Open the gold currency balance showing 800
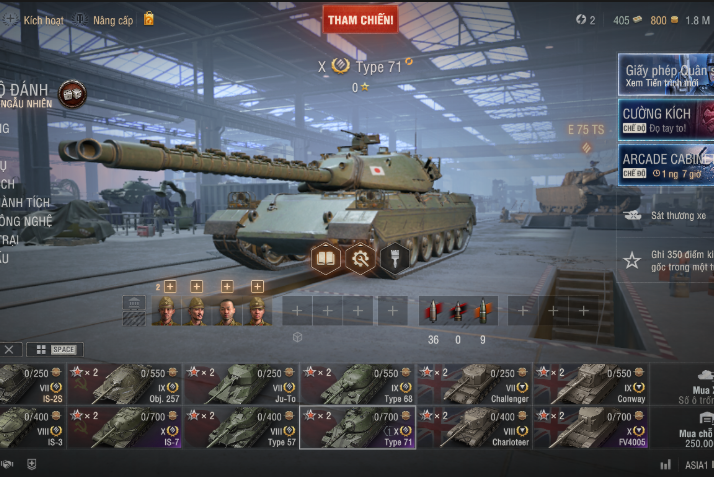This screenshot has width=714, height=477. pyautogui.click(x=660, y=20)
